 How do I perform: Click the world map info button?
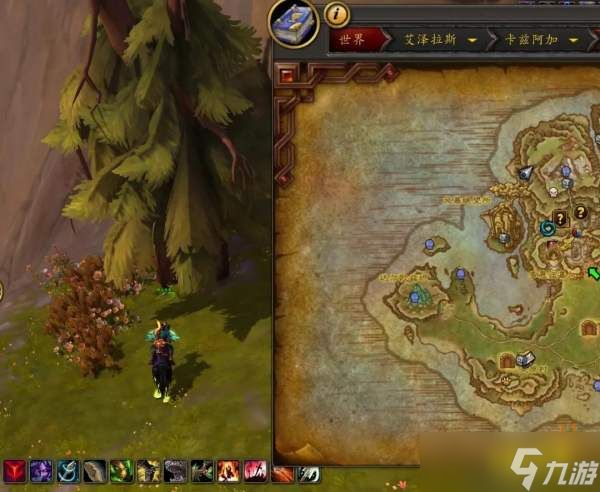(338, 13)
